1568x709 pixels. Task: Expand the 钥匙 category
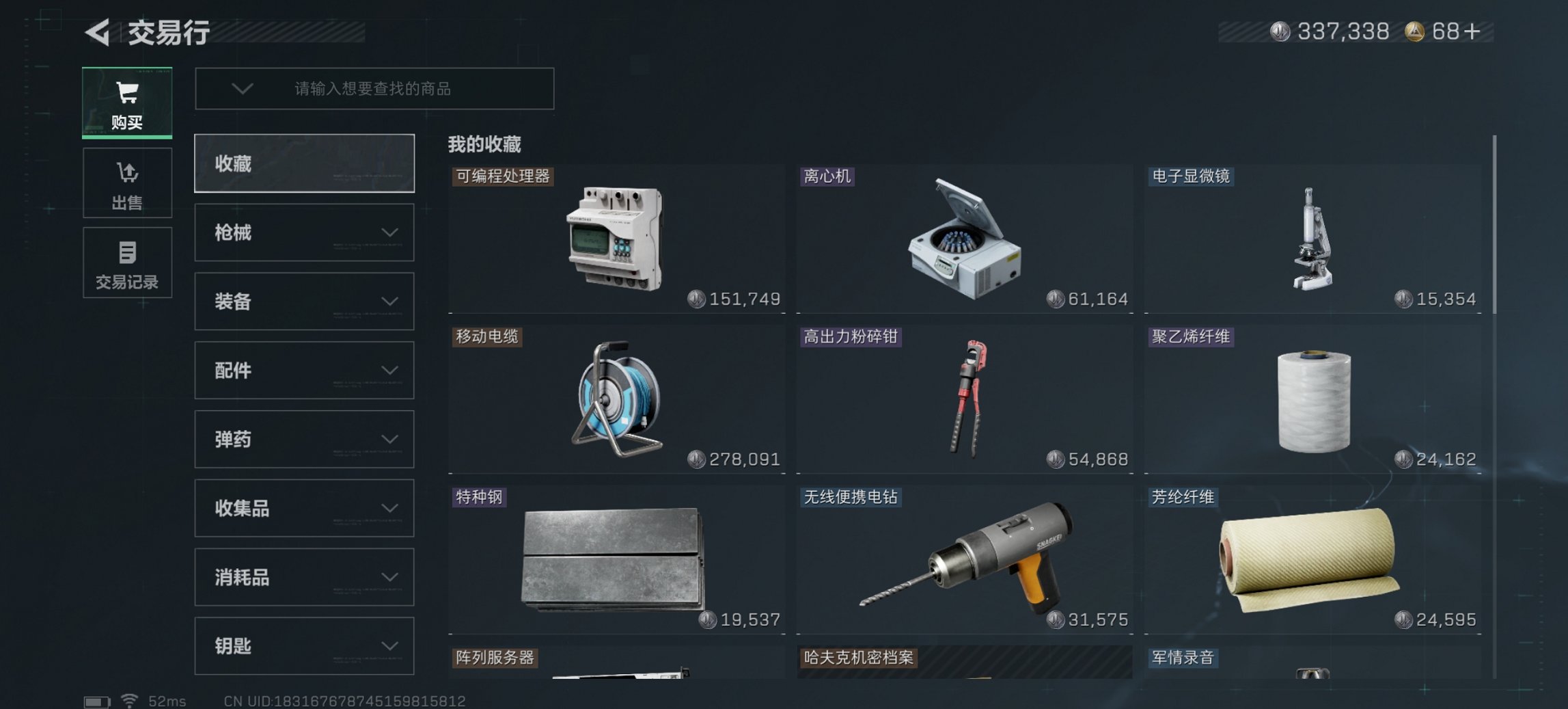click(303, 645)
